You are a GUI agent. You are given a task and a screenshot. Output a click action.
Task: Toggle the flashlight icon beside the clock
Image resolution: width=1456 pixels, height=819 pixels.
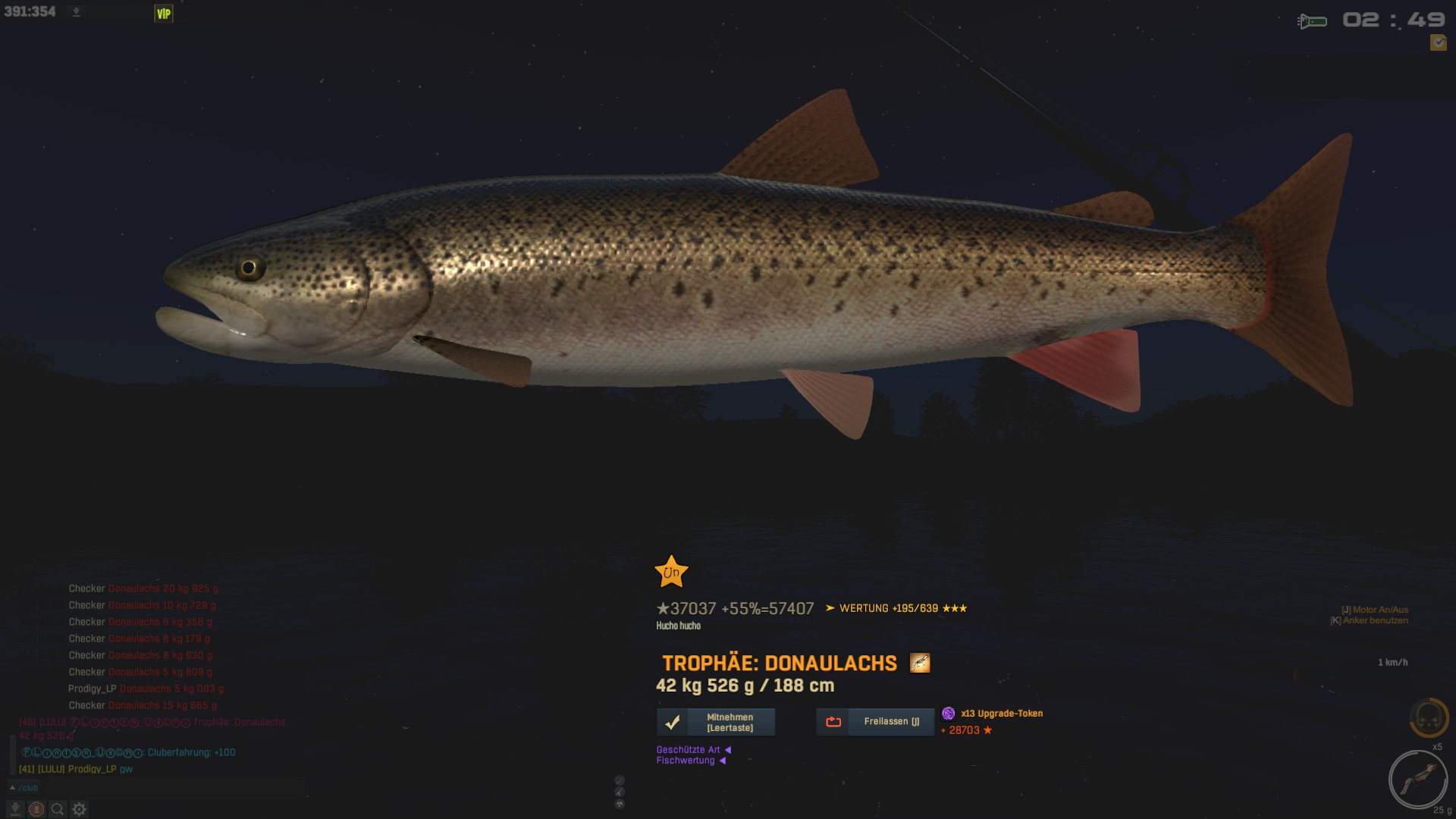coord(1312,21)
